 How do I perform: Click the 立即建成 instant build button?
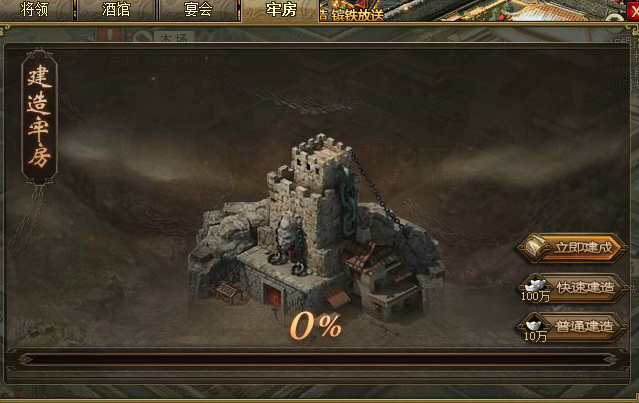576,247
